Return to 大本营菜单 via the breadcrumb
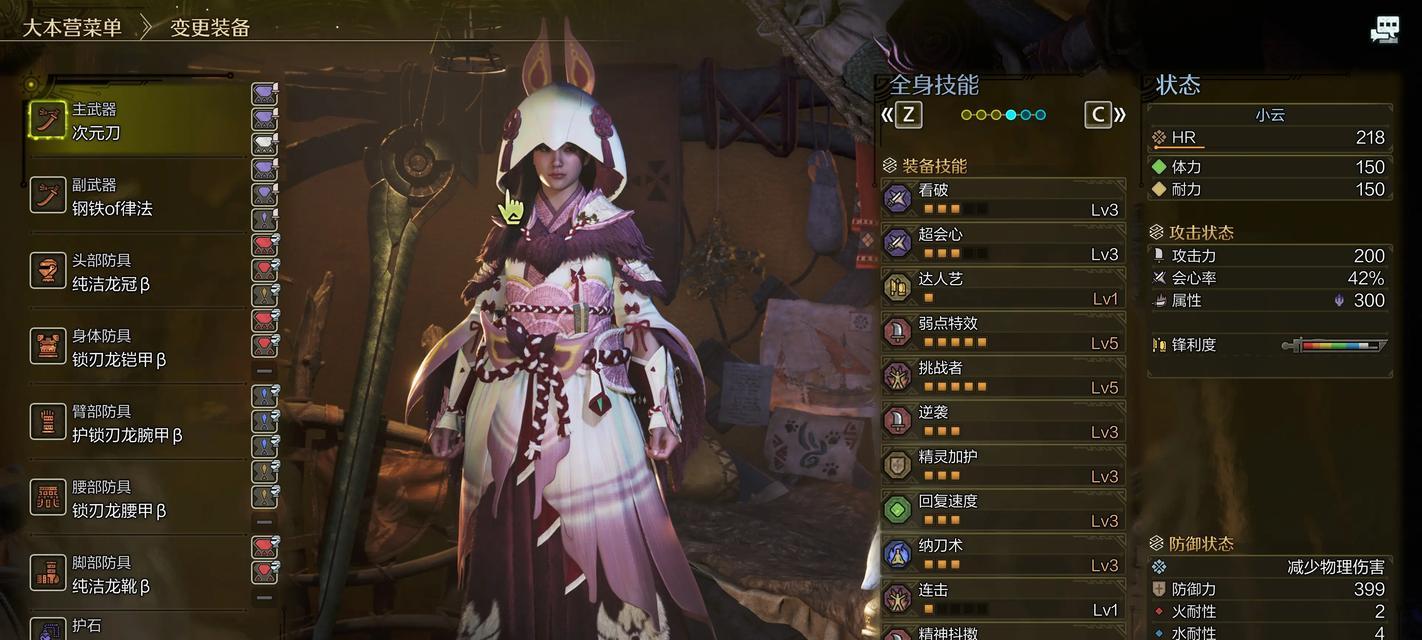Viewport: 1422px width, 640px height. click(x=72, y=27)
